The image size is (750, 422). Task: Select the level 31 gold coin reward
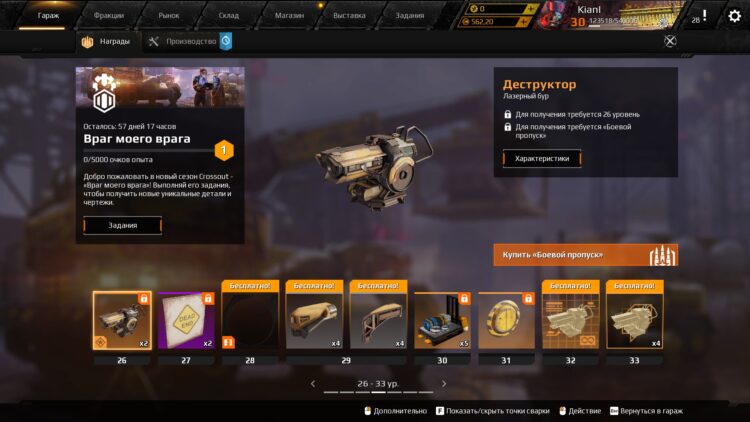pos(506,321)
